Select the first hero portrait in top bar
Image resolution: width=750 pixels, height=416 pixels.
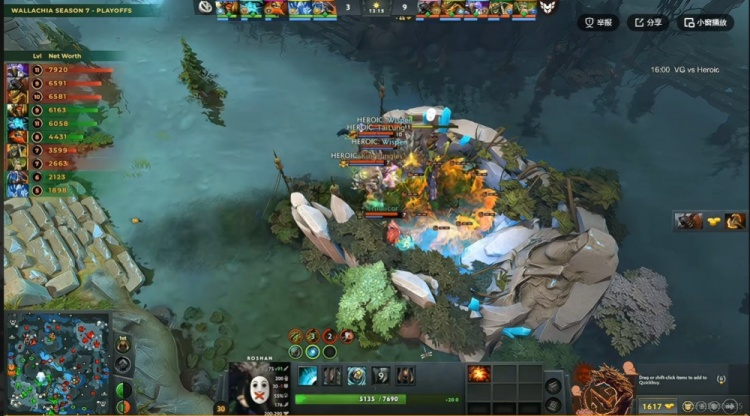228,8
